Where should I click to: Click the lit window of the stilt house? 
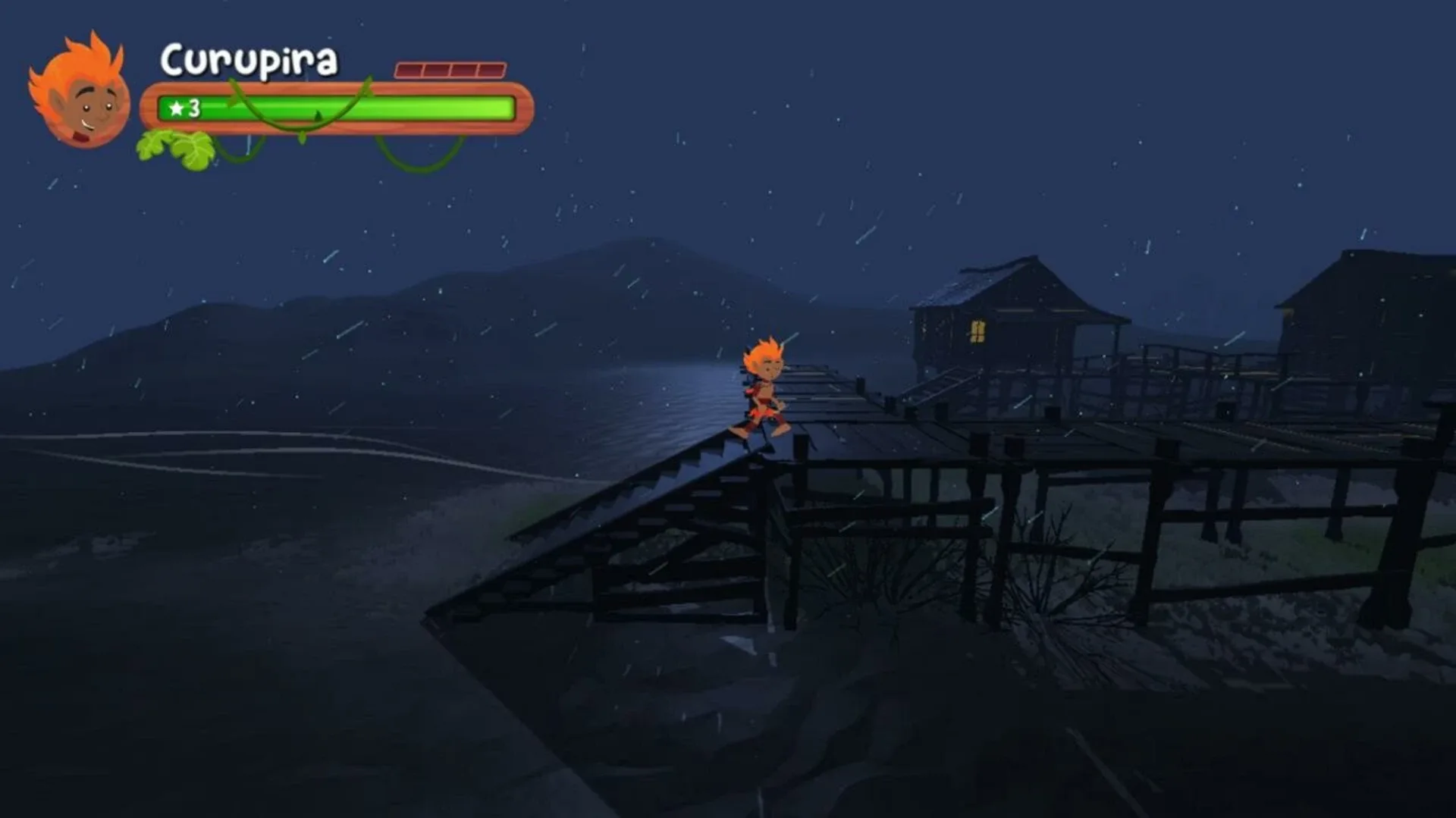coord(978,330)
